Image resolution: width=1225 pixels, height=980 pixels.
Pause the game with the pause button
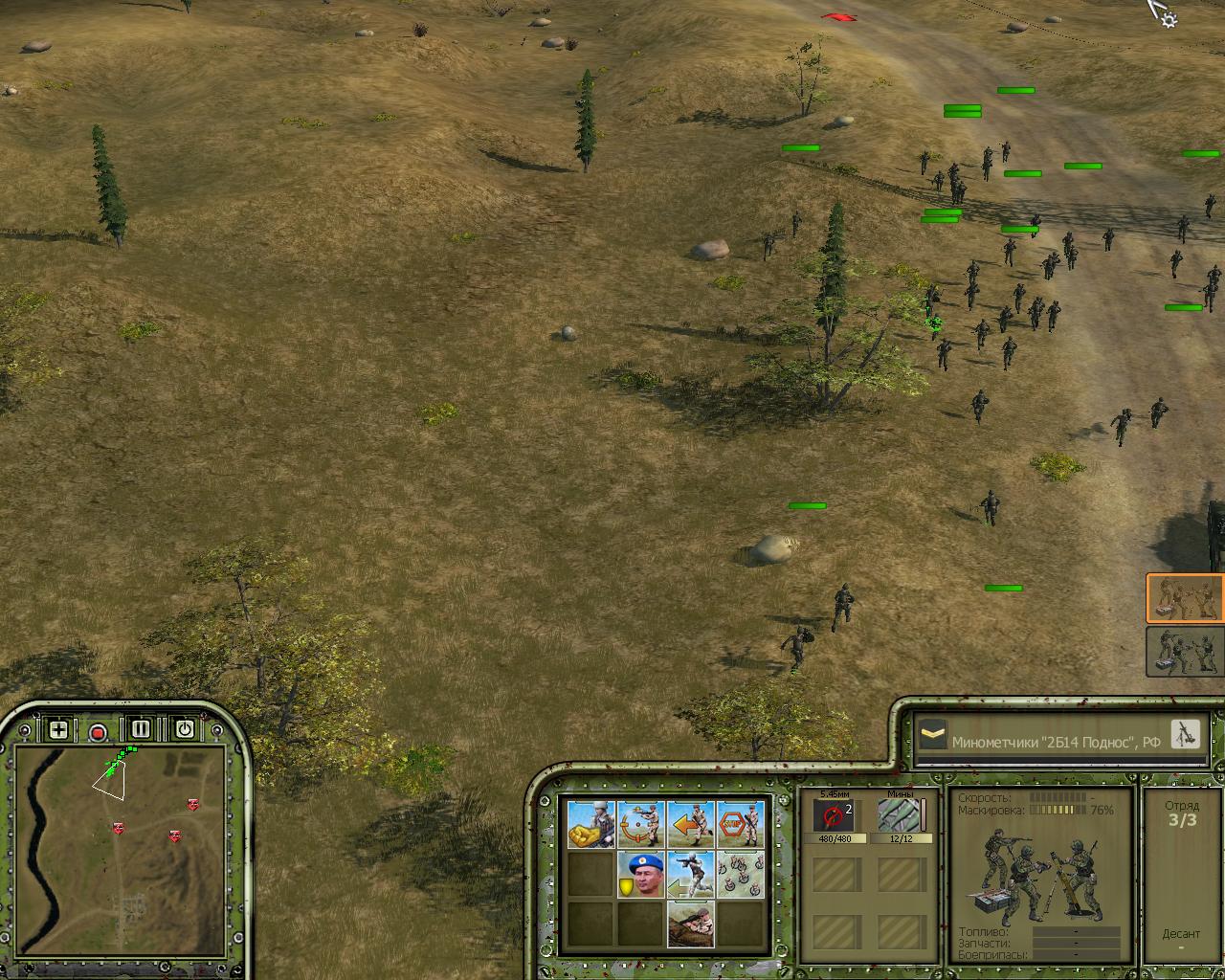[x=141, y=729]
